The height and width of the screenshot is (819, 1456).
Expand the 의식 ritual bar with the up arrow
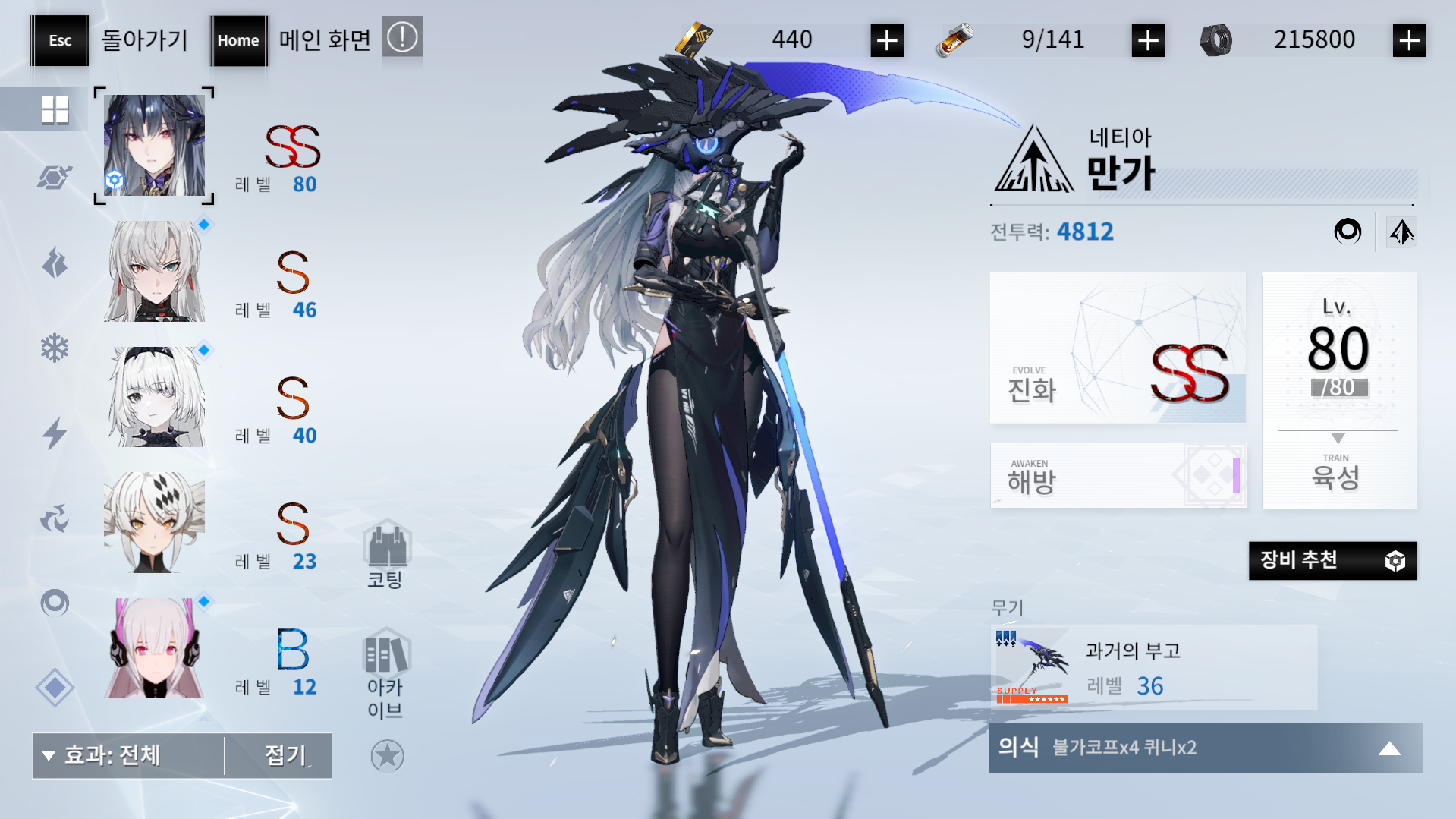pyautogui.click(x=1390, y=748)
